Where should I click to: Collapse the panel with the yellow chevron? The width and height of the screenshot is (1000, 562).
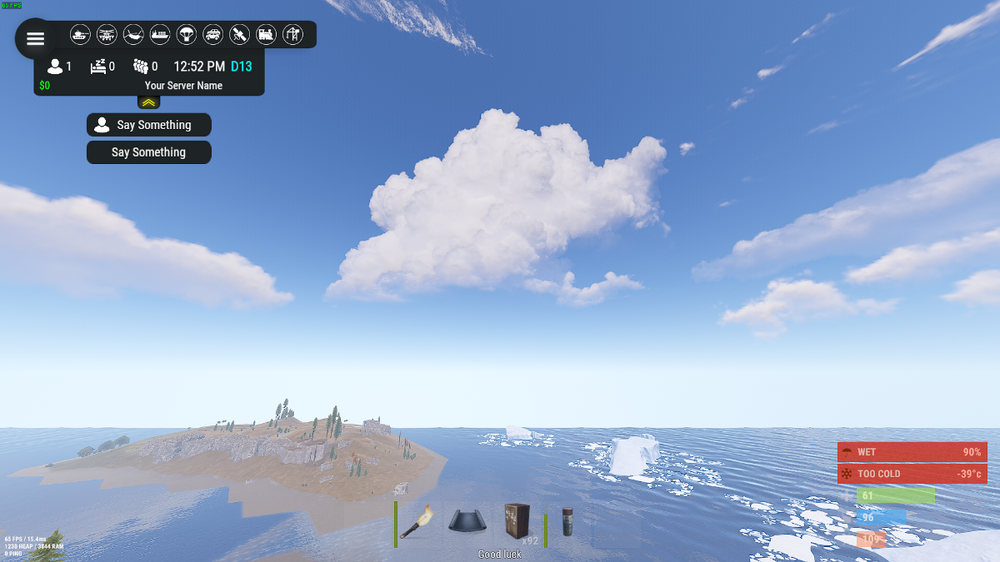click(x=149, y=102)
